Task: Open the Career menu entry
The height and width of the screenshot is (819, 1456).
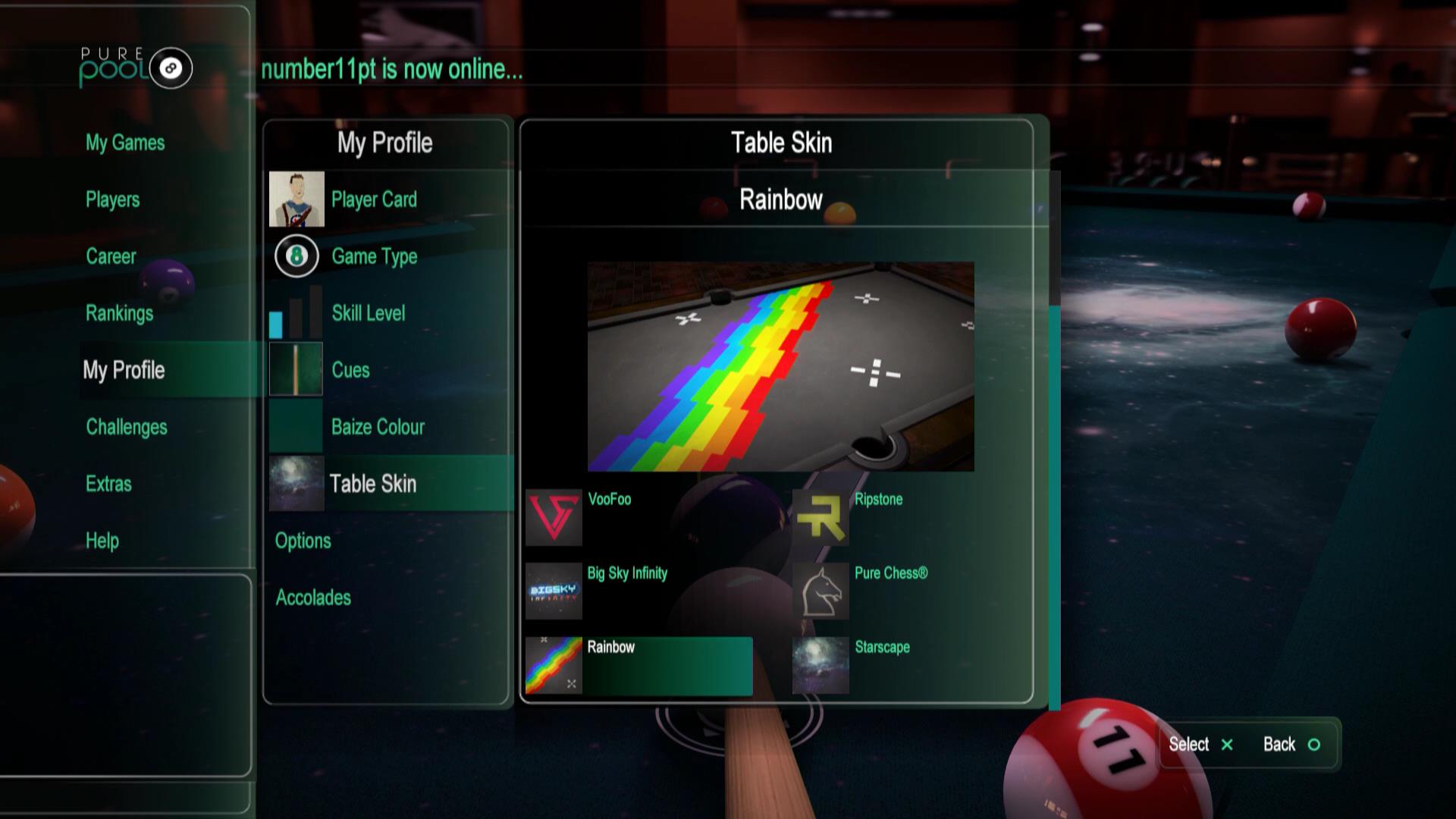Action: tap(111, 256)
